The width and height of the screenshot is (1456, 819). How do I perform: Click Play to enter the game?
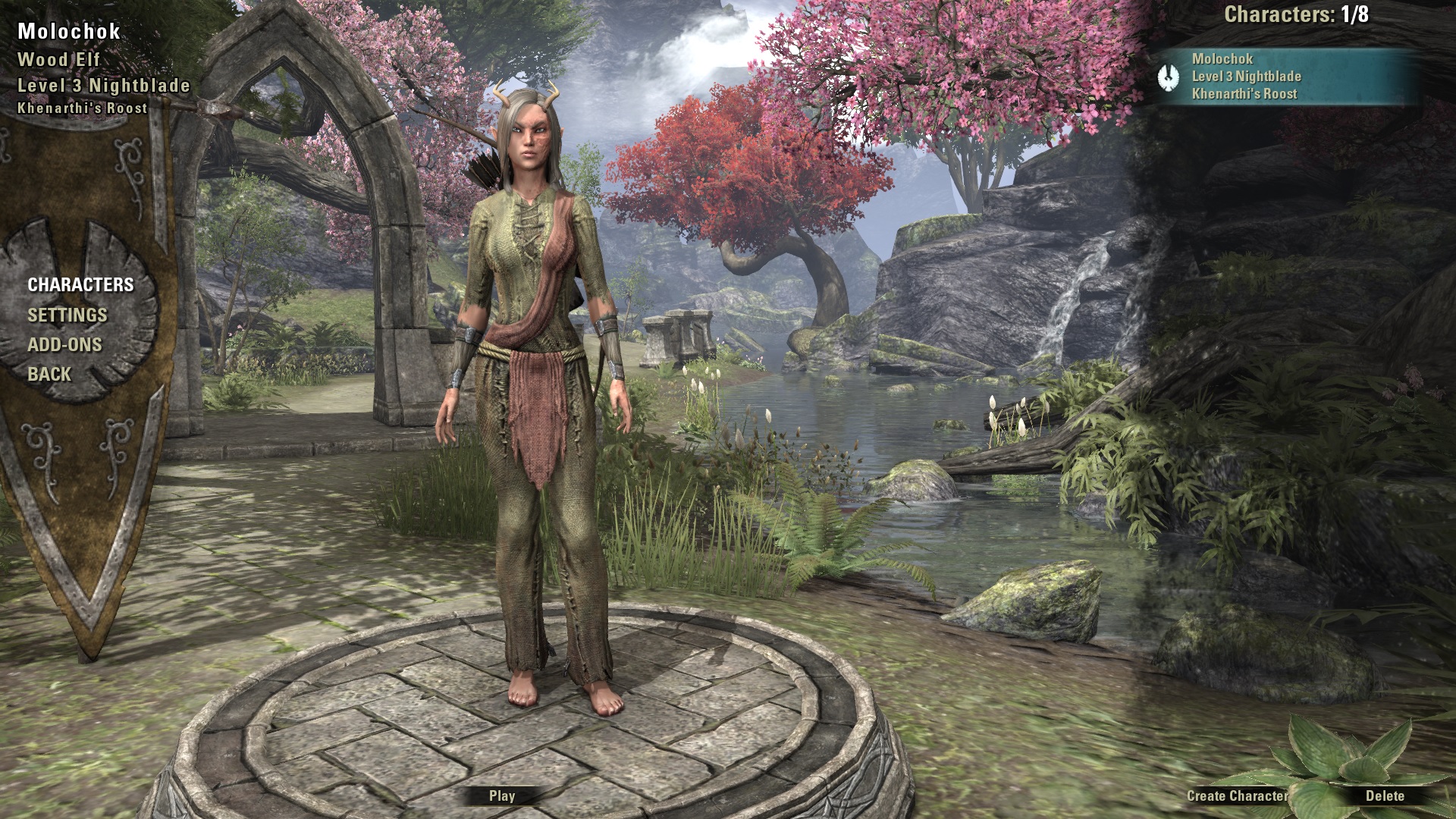point(502,795)
